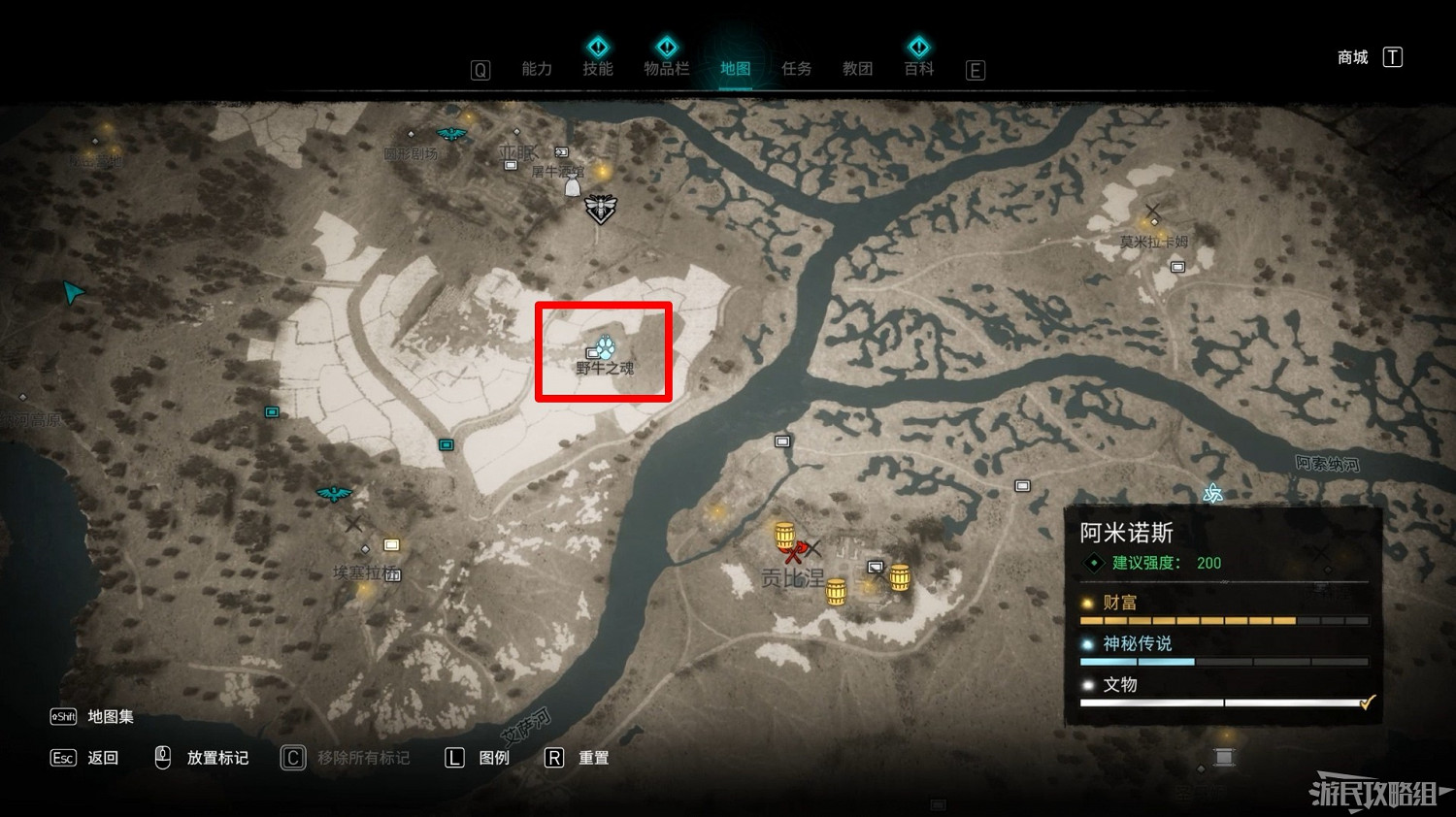Click 放置标记 to place a marker
Image resolution: width=1456 pixels, height=817 pixels.
pos(215,758)
